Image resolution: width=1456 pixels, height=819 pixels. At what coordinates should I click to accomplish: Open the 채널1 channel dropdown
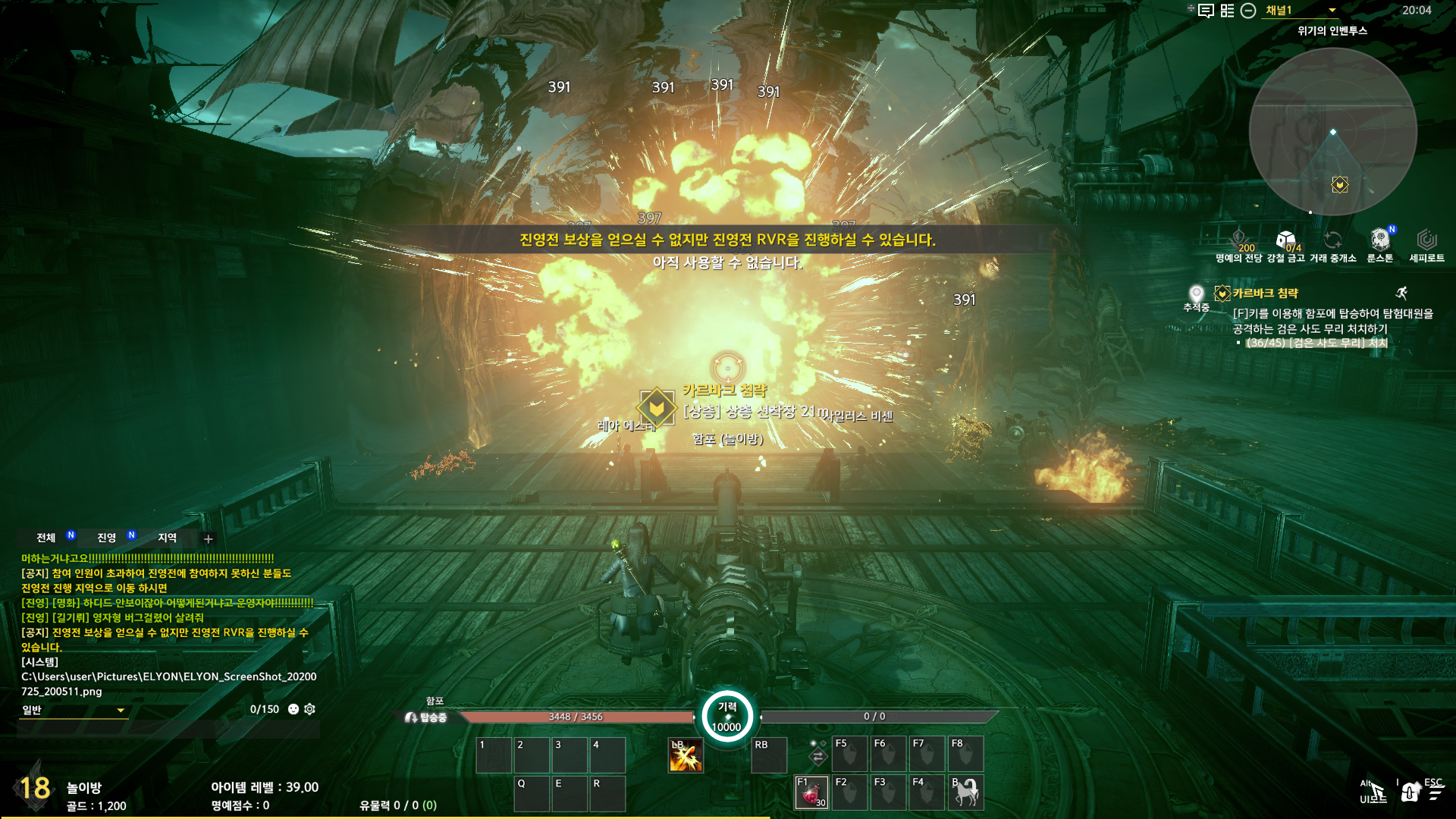coord(1300,11)
